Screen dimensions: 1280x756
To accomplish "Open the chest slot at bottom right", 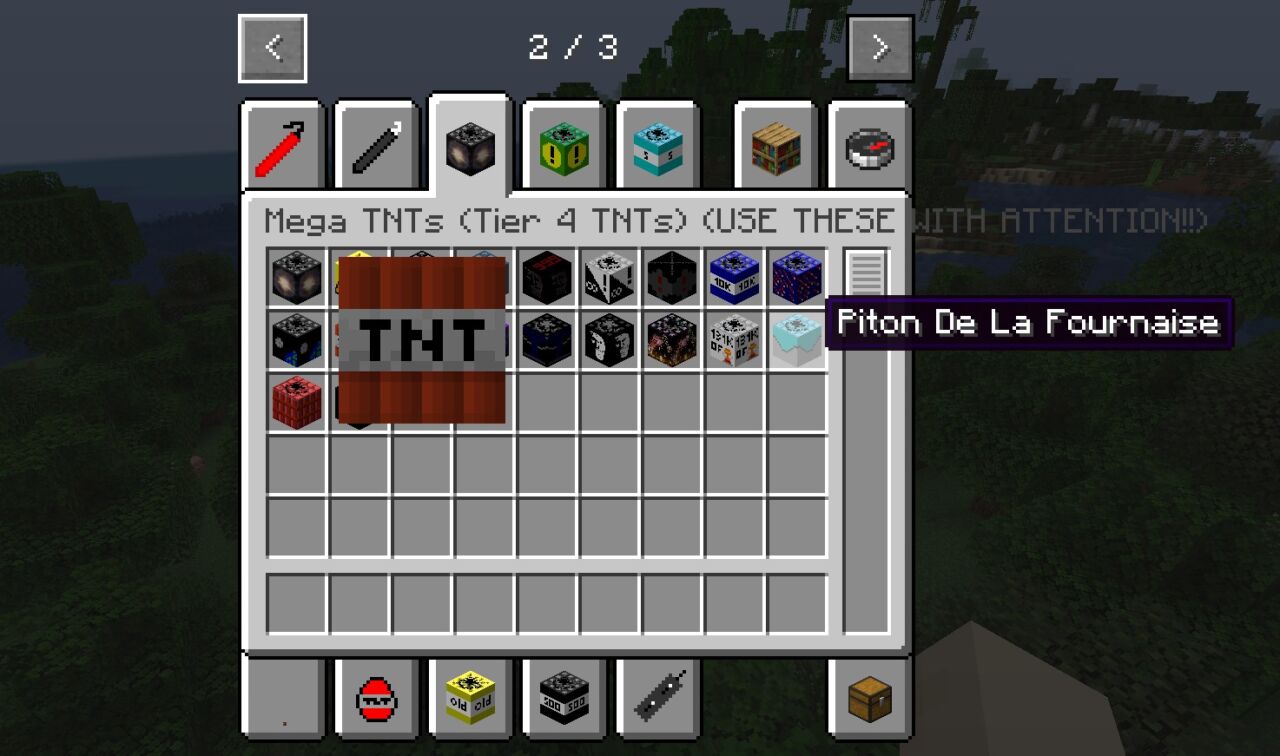I will pos(870,700).
